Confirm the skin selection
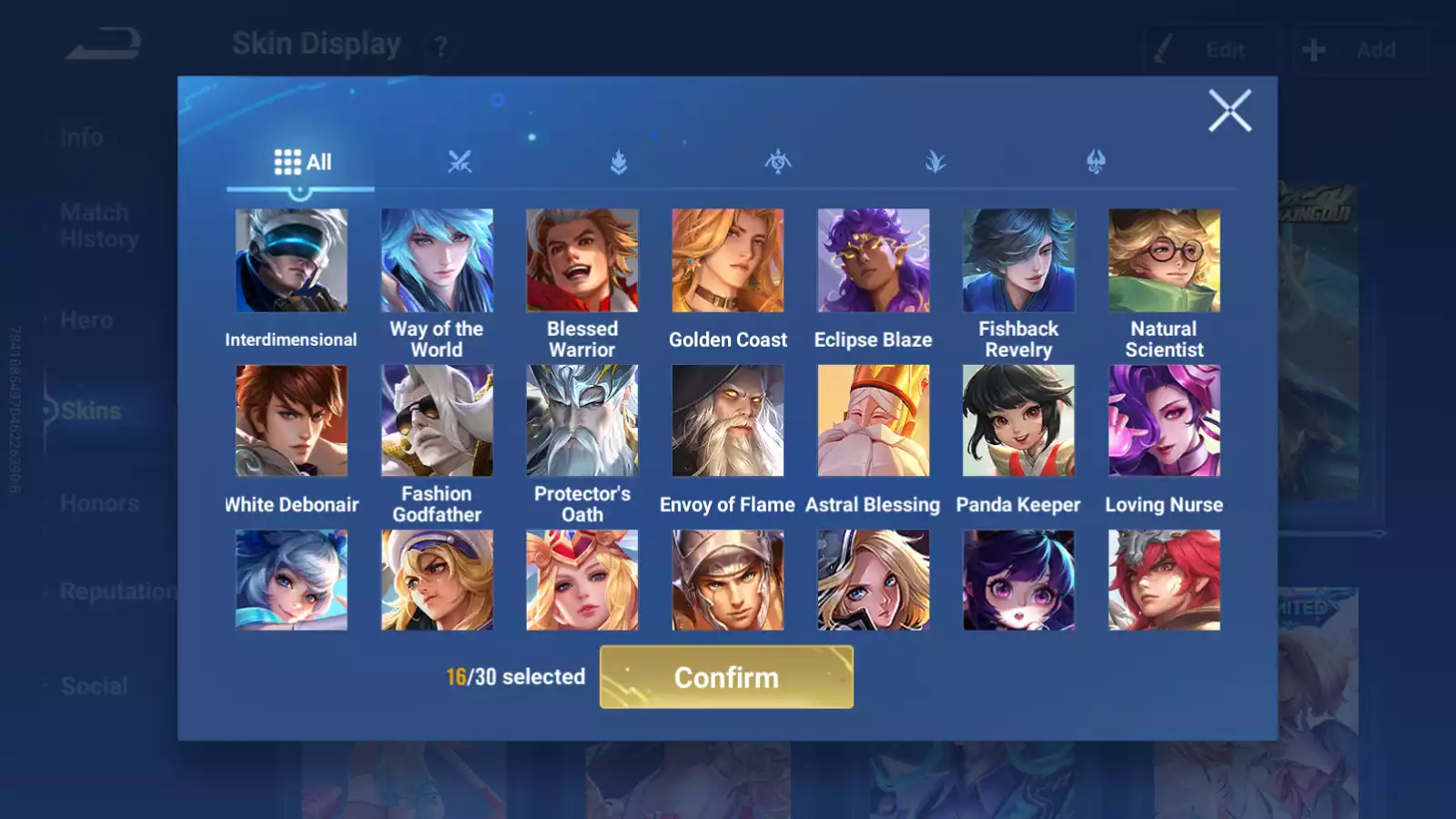 tap(726, 677)
